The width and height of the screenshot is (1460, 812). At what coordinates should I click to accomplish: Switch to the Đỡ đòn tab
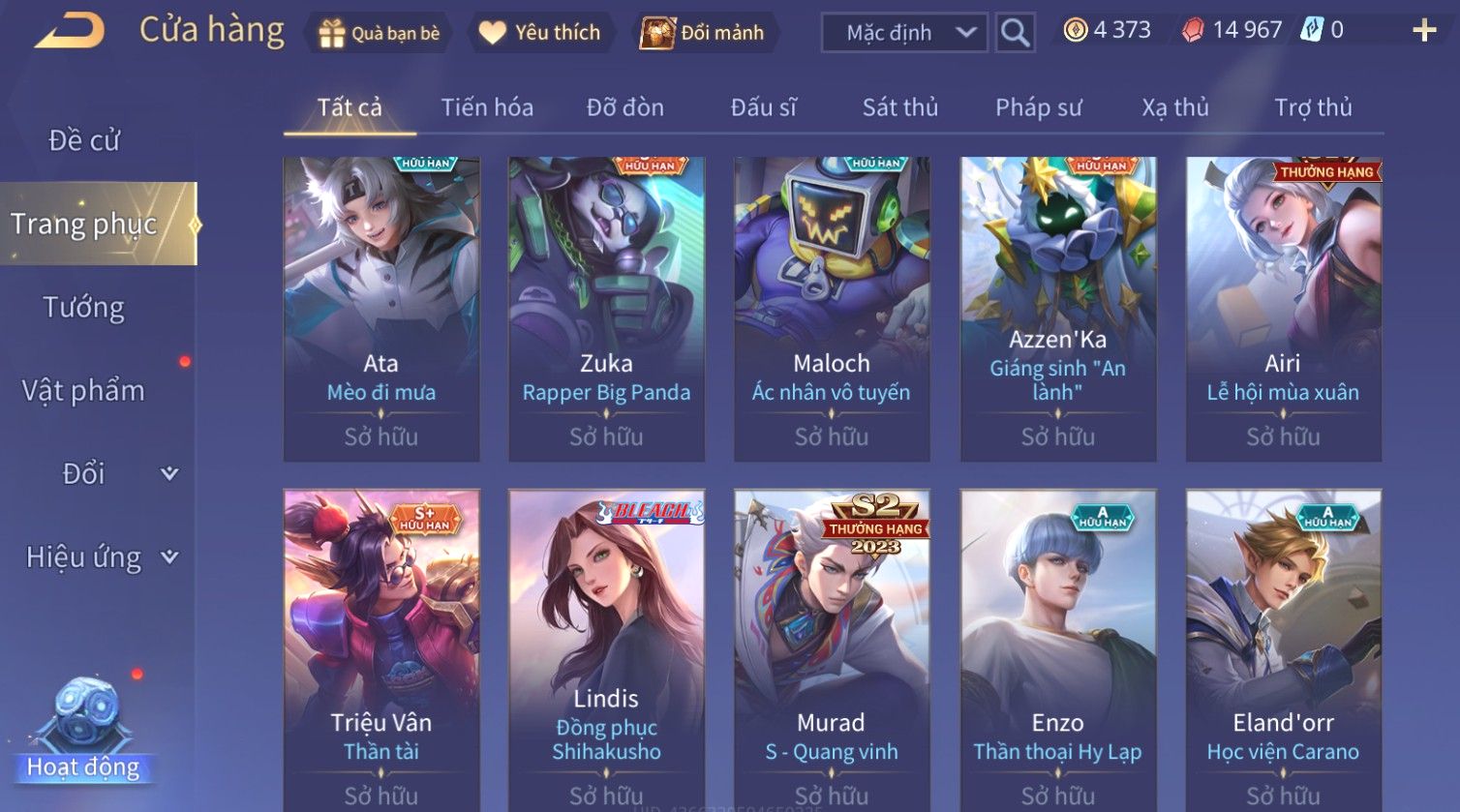[625, 107]
